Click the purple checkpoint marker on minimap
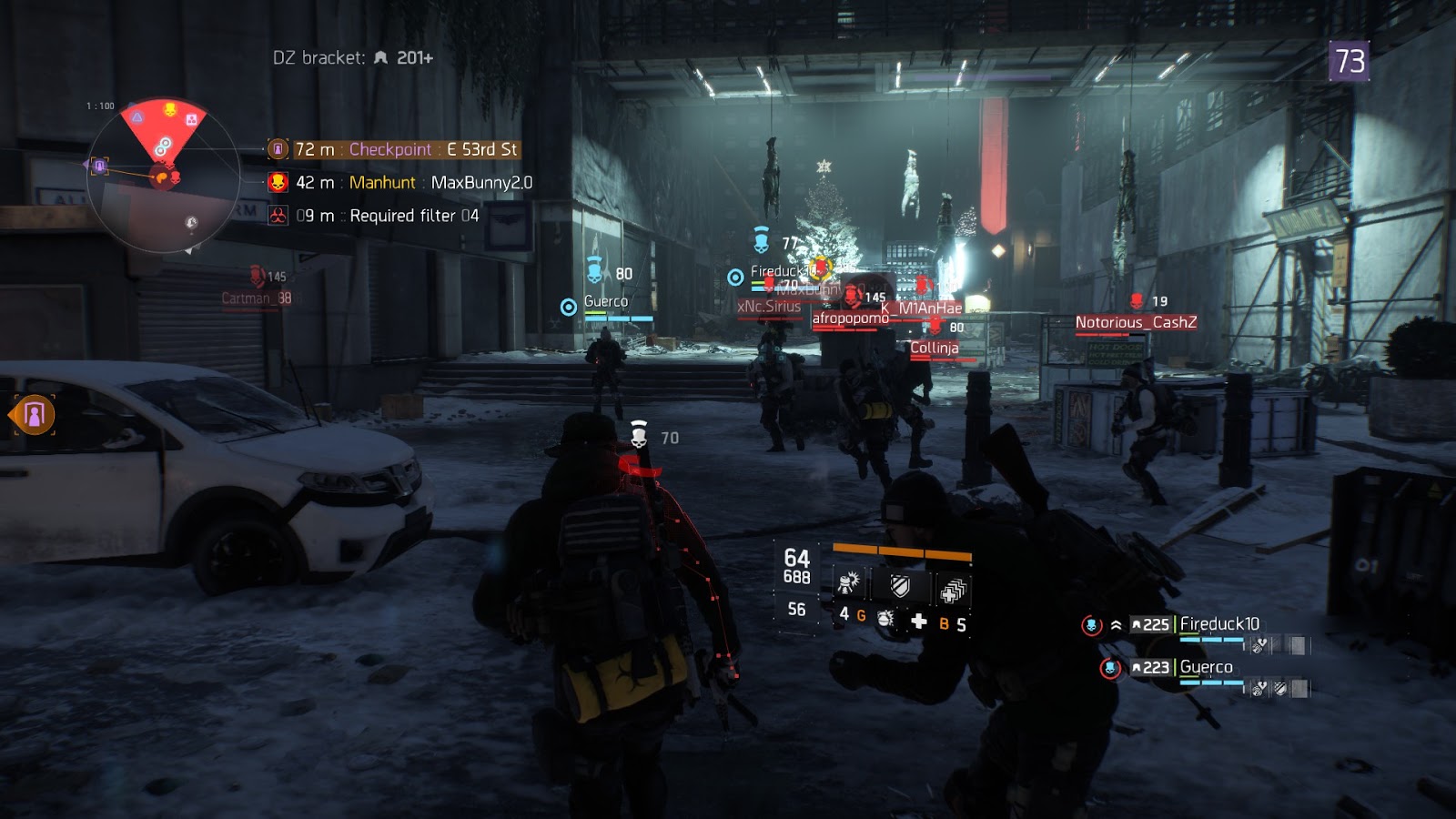The image size is (1456, 819). 98,166
